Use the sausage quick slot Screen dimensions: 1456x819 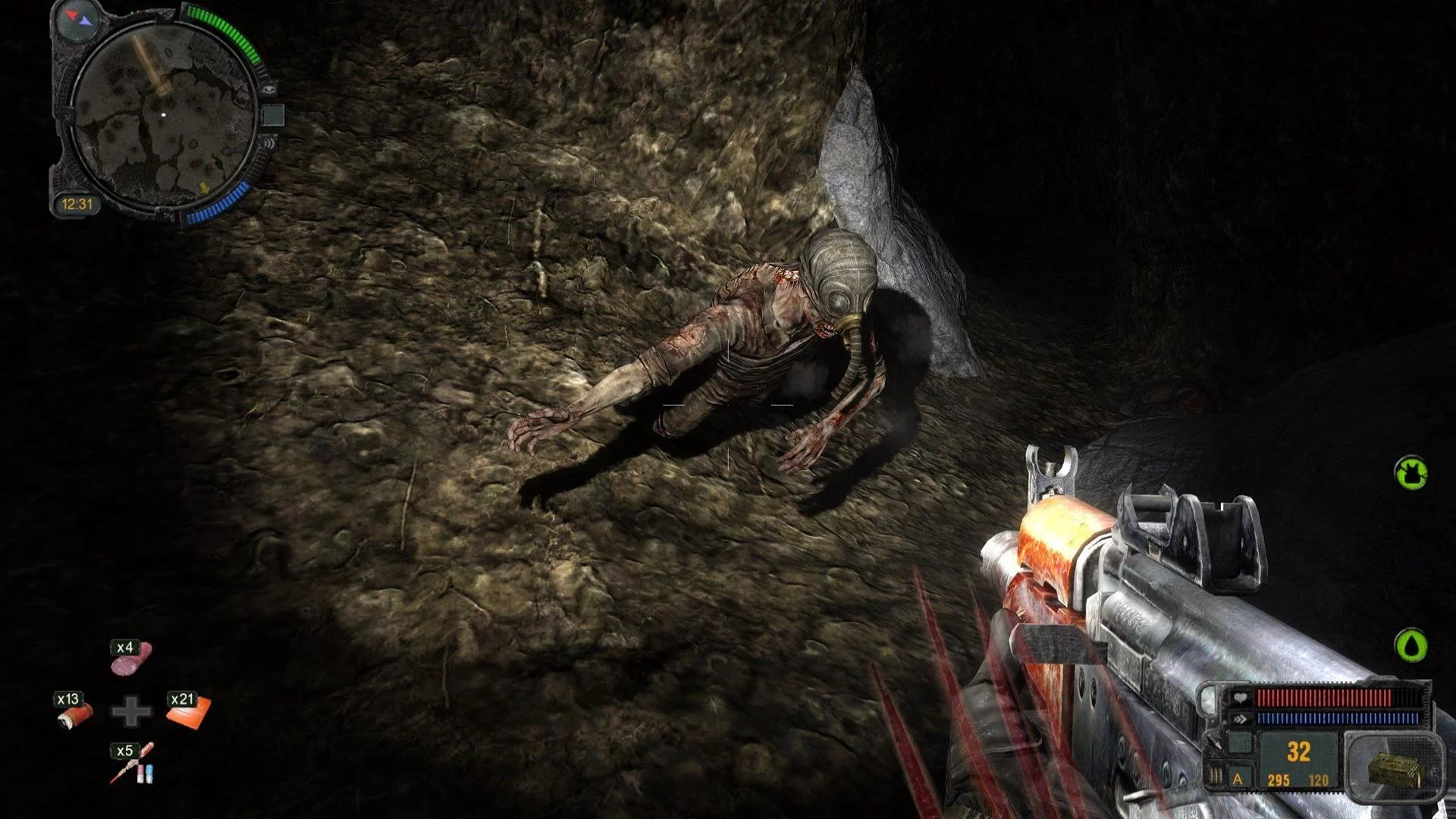click(131, 658)
